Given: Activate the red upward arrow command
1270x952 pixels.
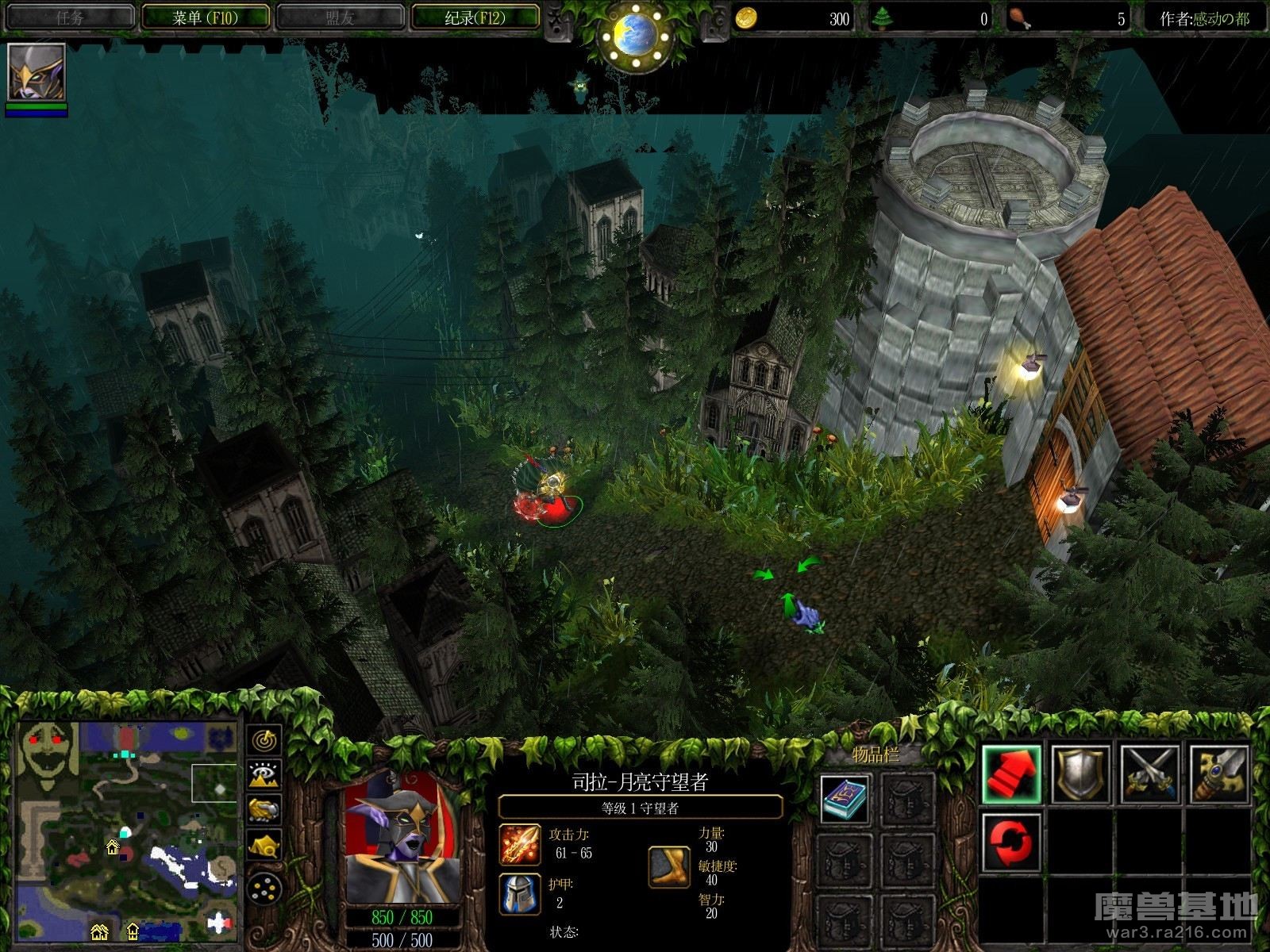Looking at the screenshot, I should tap(1011, 774).
